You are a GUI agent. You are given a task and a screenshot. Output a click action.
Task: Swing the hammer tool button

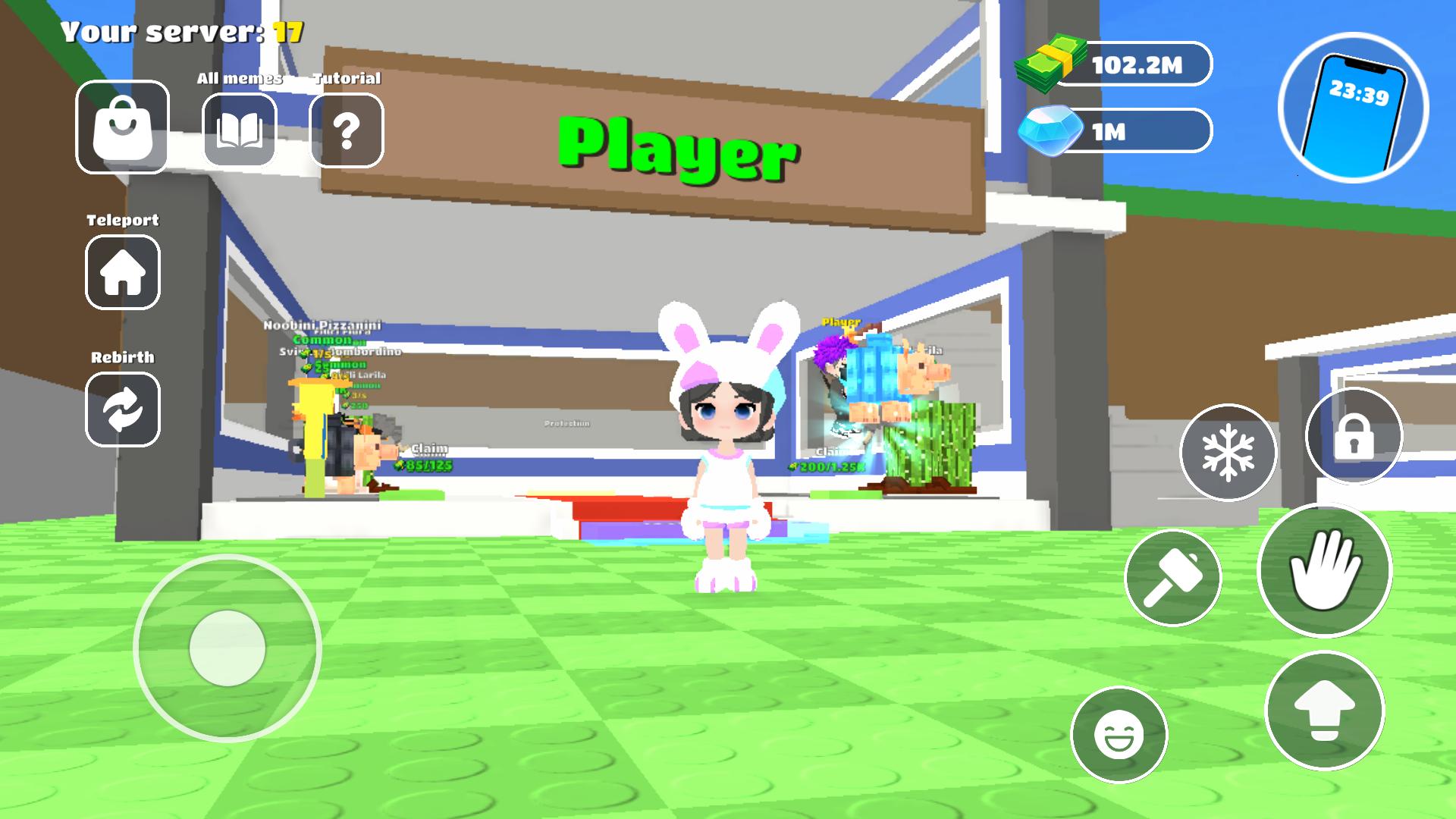[1173, 578]
